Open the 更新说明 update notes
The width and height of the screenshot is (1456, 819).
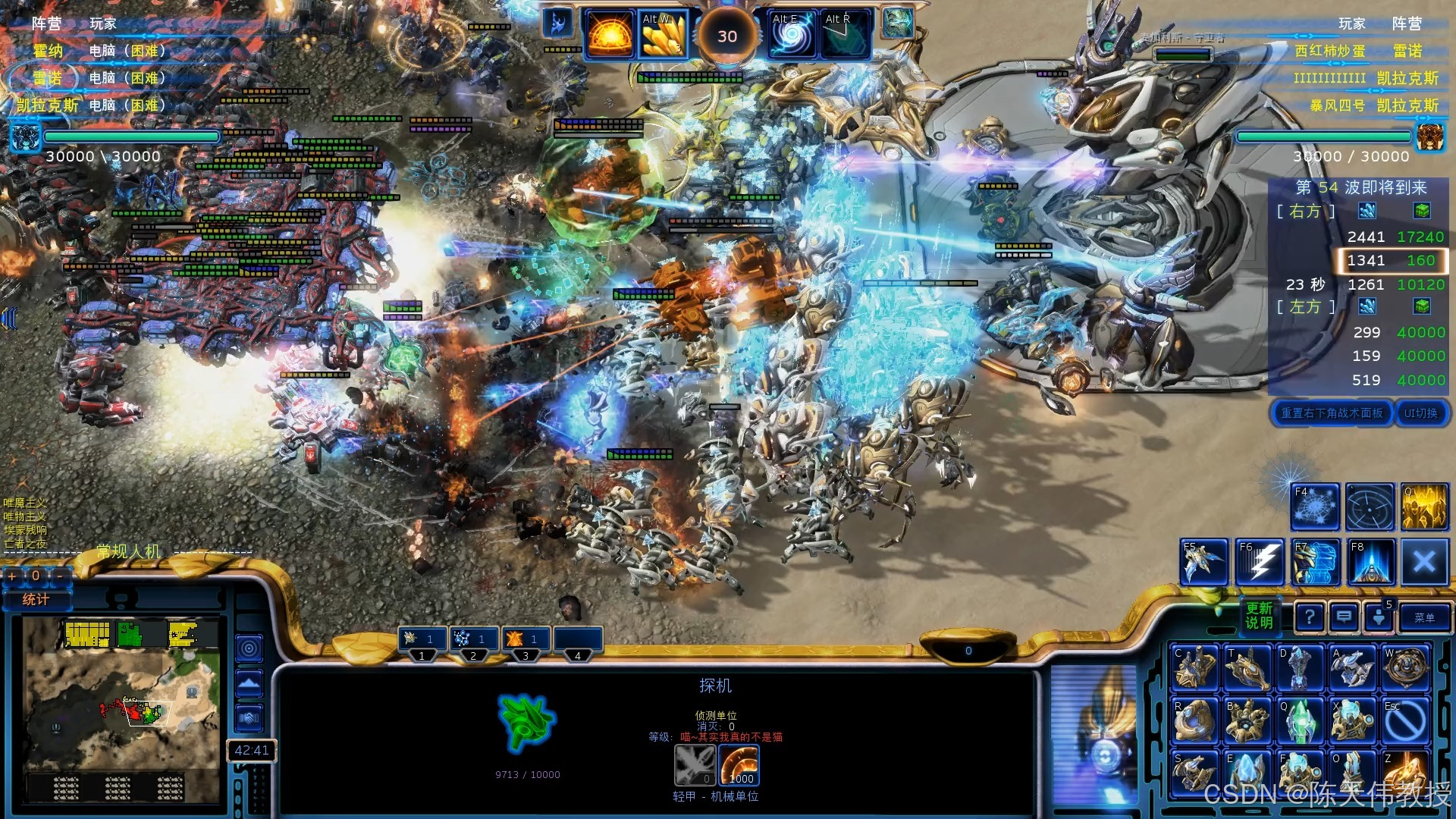click(x=1259, y=616)
